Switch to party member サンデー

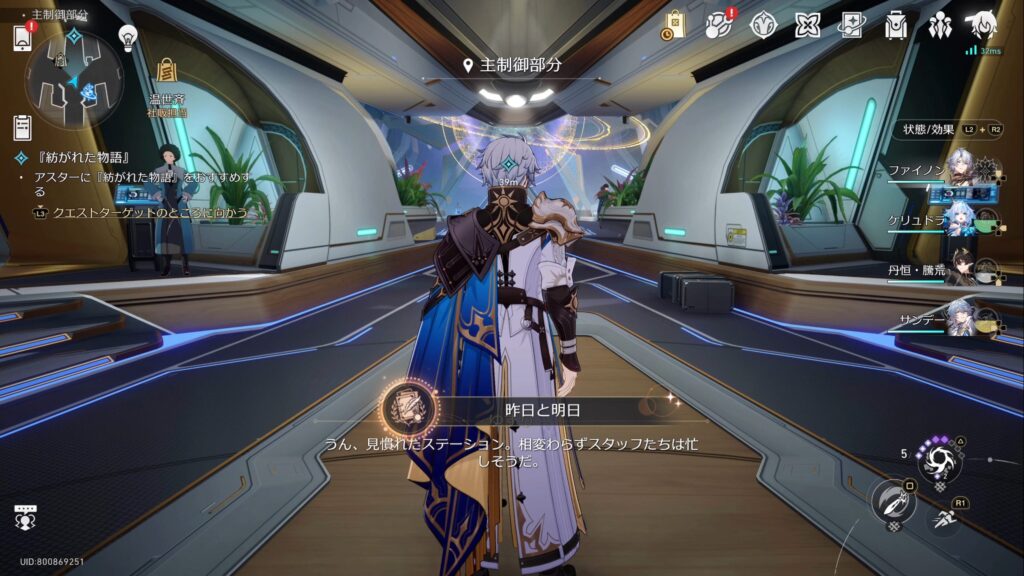tap(960, 318)
